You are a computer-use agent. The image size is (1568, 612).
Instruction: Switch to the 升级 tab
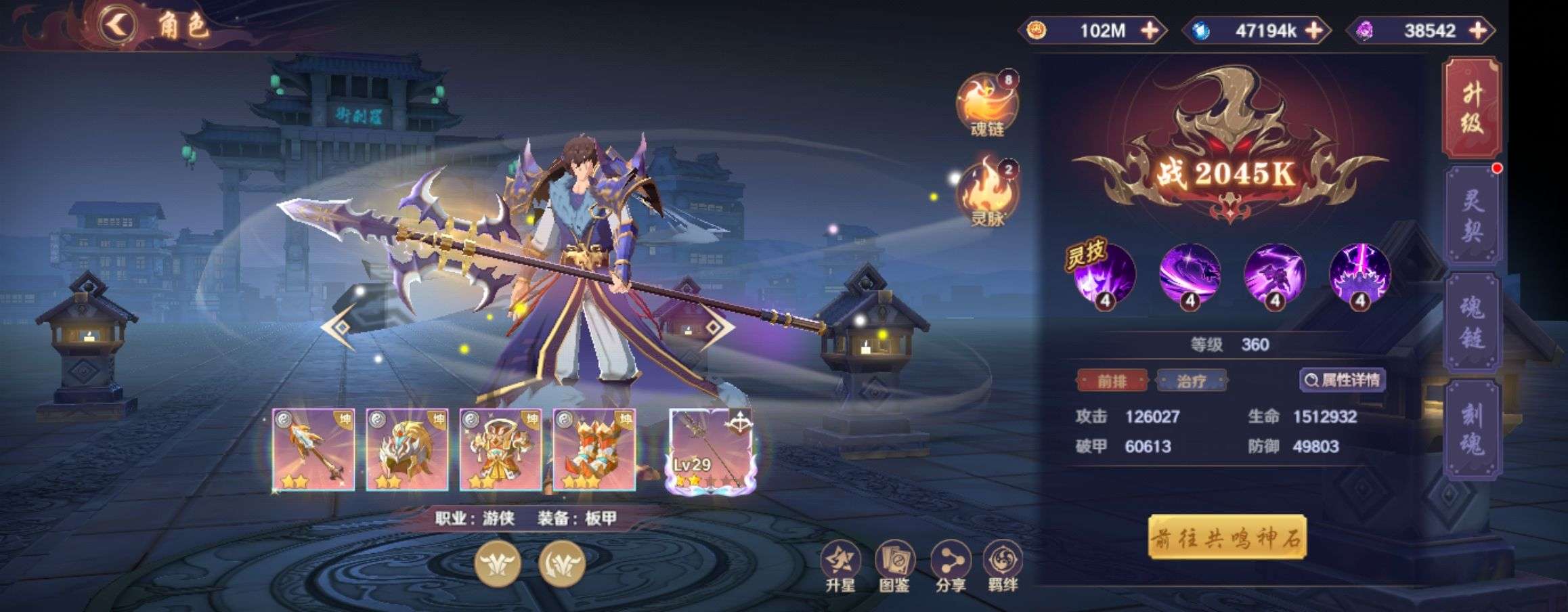(1472, 108)
